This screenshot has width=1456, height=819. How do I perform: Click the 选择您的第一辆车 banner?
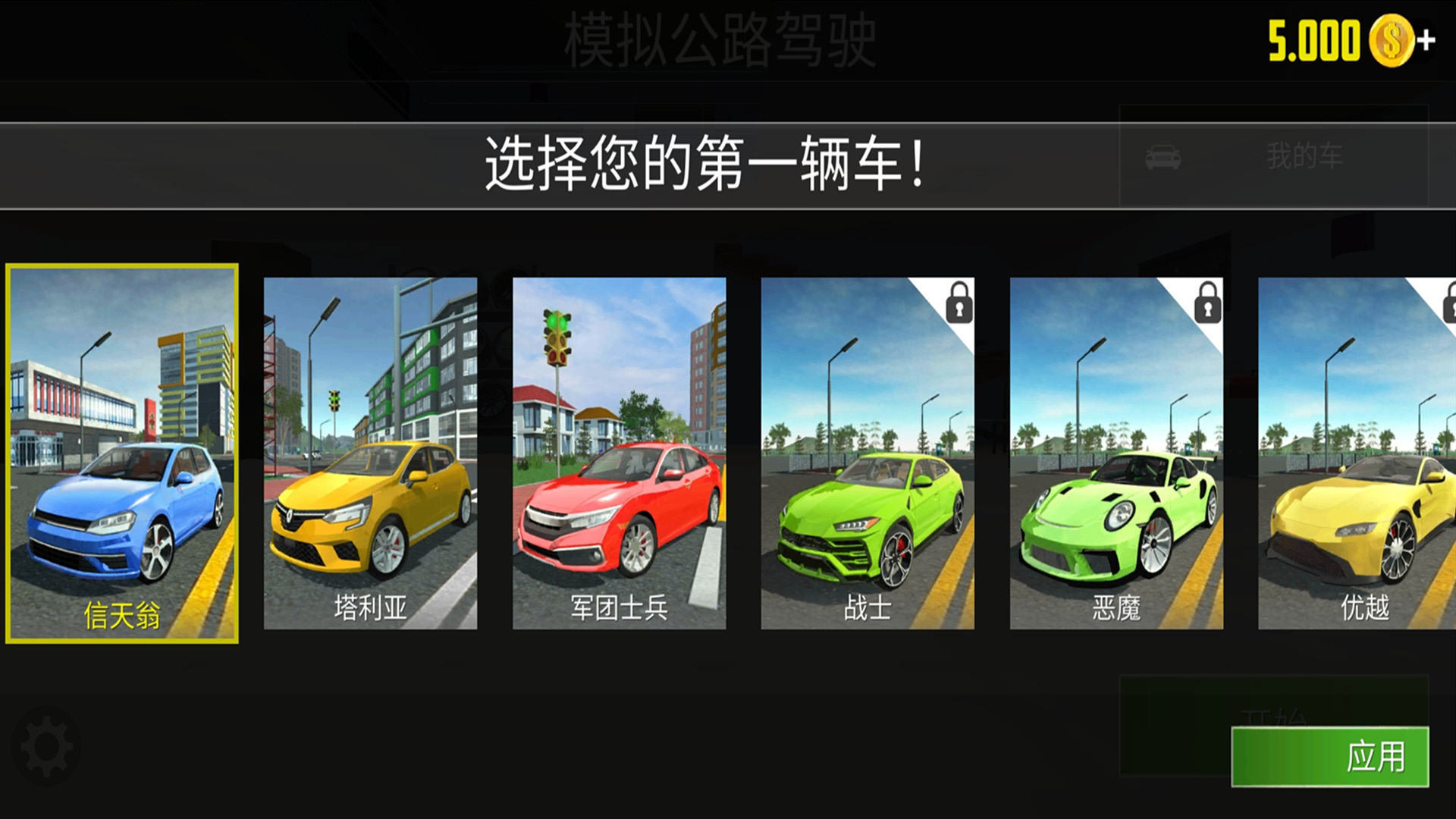[x=704, y=161]
